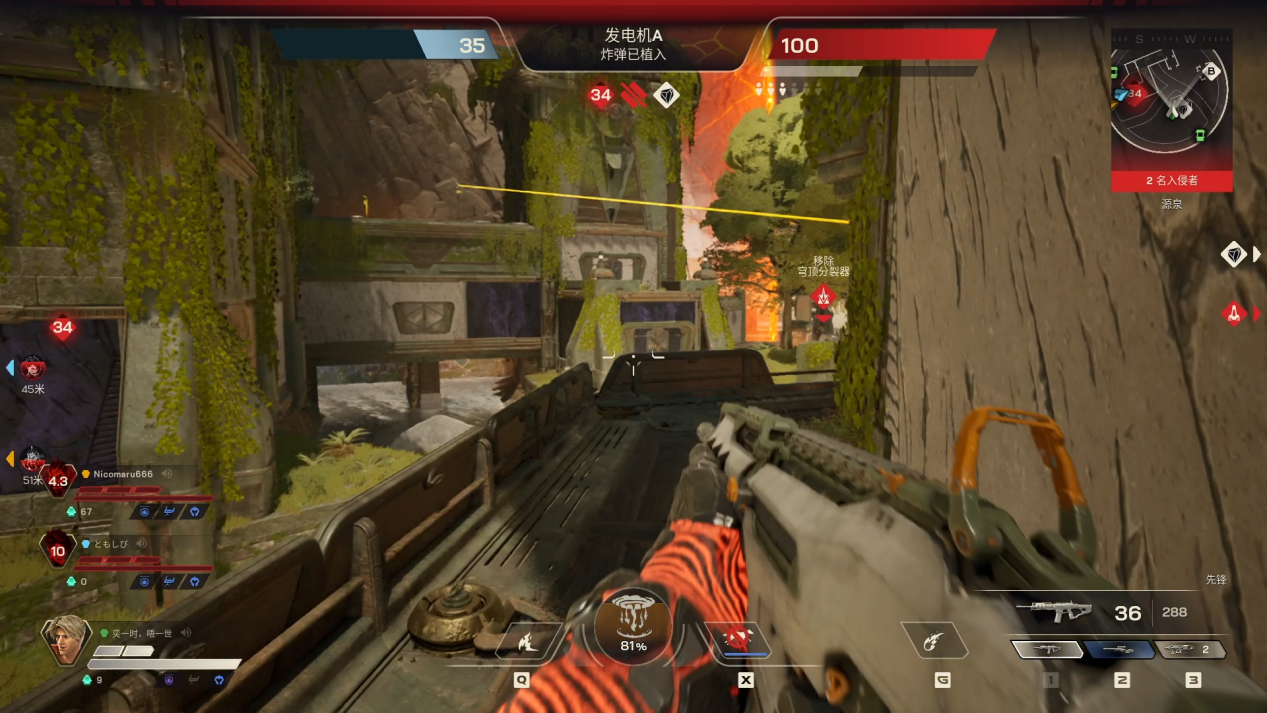Select the crossed-out red ability above X
Screen dimensions: 1267x713
(x=738, y=640)
